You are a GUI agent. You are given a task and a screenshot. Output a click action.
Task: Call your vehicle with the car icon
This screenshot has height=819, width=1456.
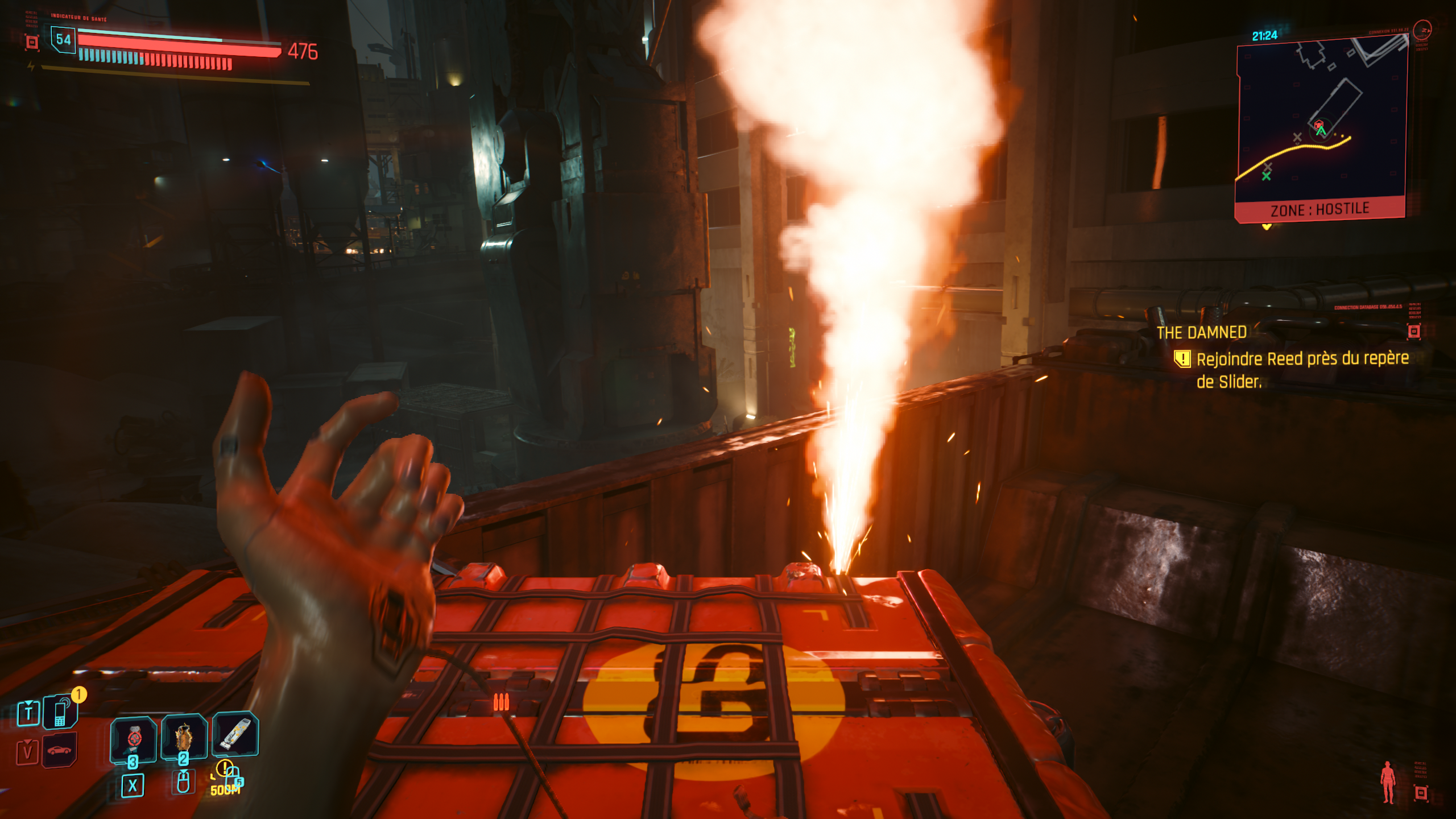pyautogui.click(x=59, y=751)
